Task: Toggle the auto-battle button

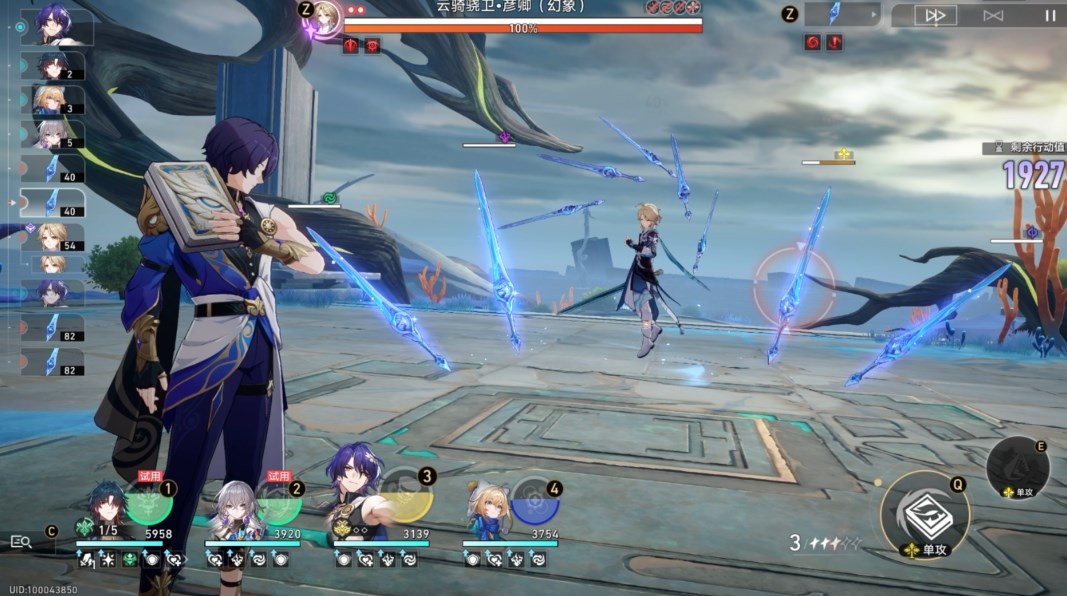Action: [992, 15]
